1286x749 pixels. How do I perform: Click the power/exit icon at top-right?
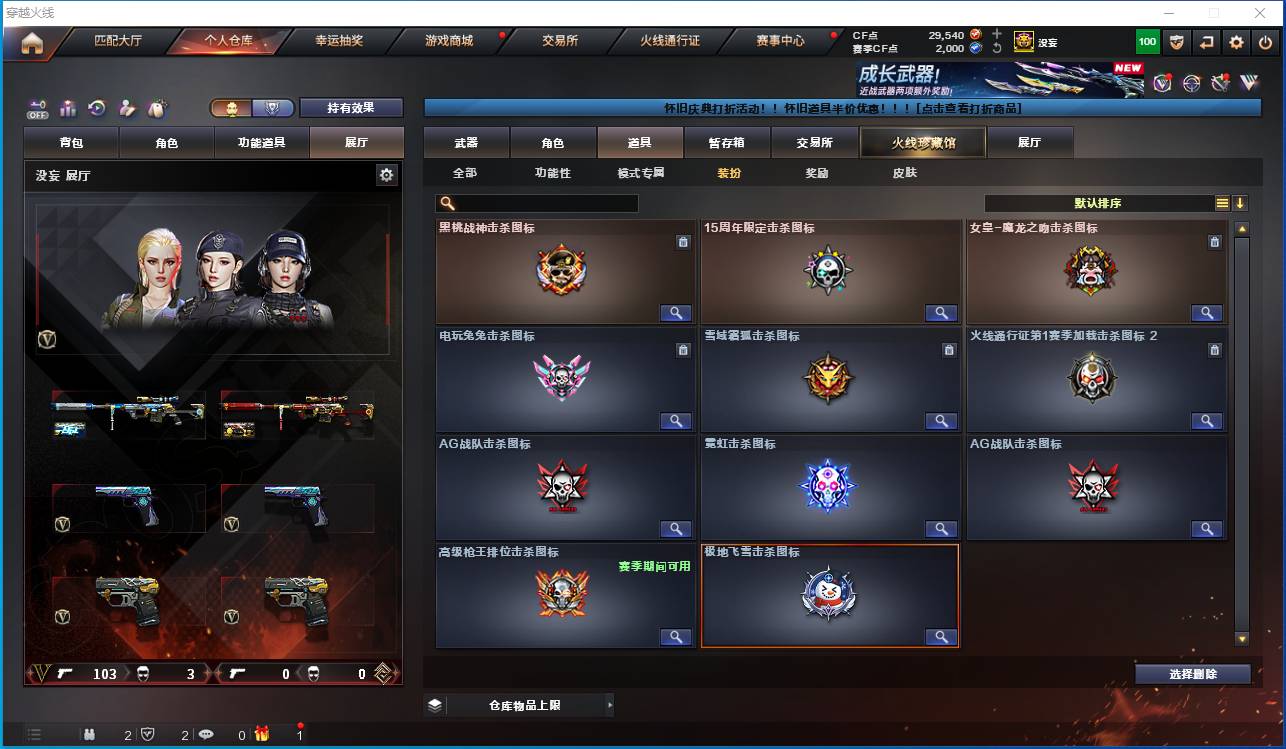point(1264,41)
